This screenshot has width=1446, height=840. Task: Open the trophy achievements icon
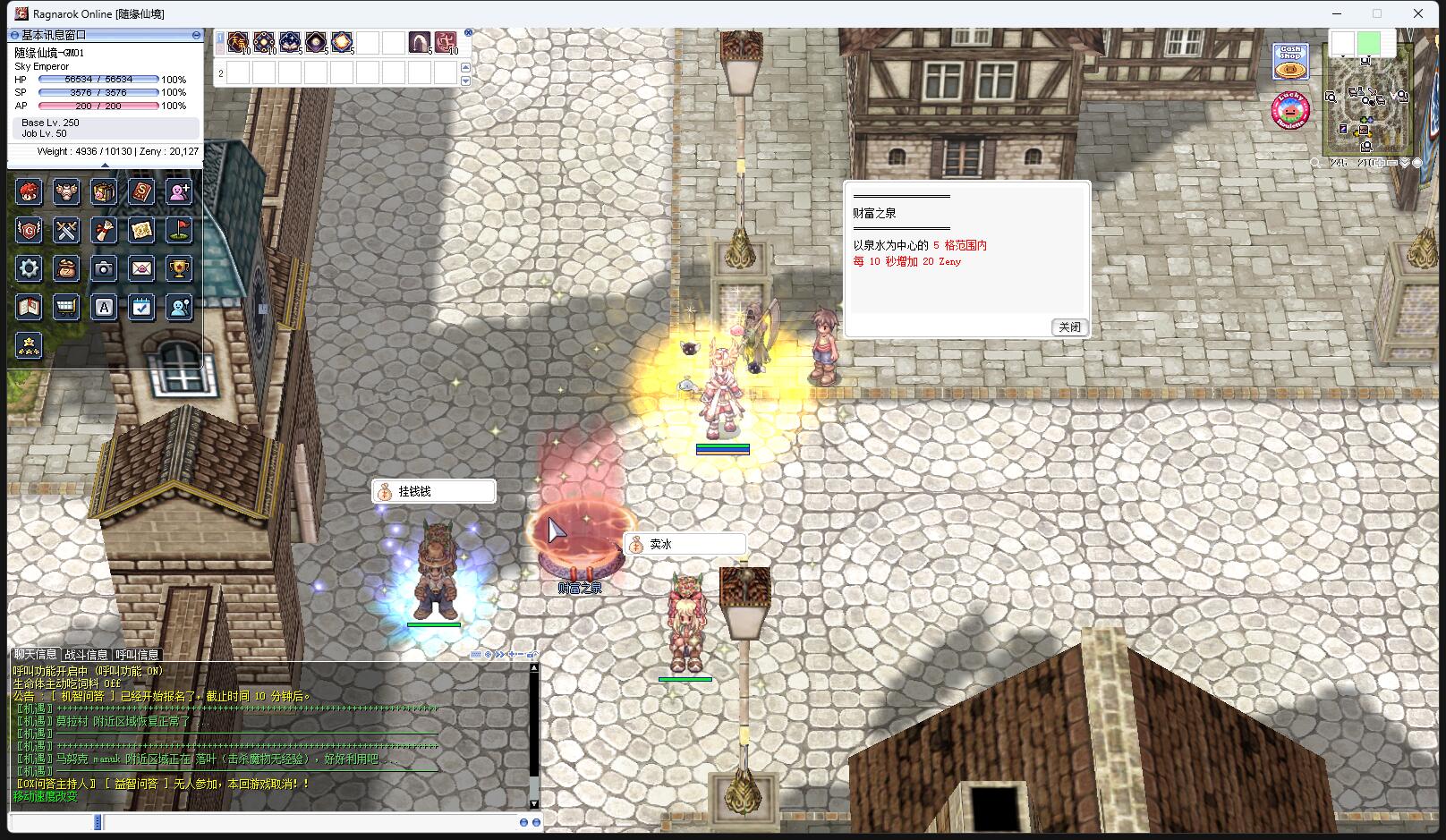pyautogui.click(x=179, y=268)
